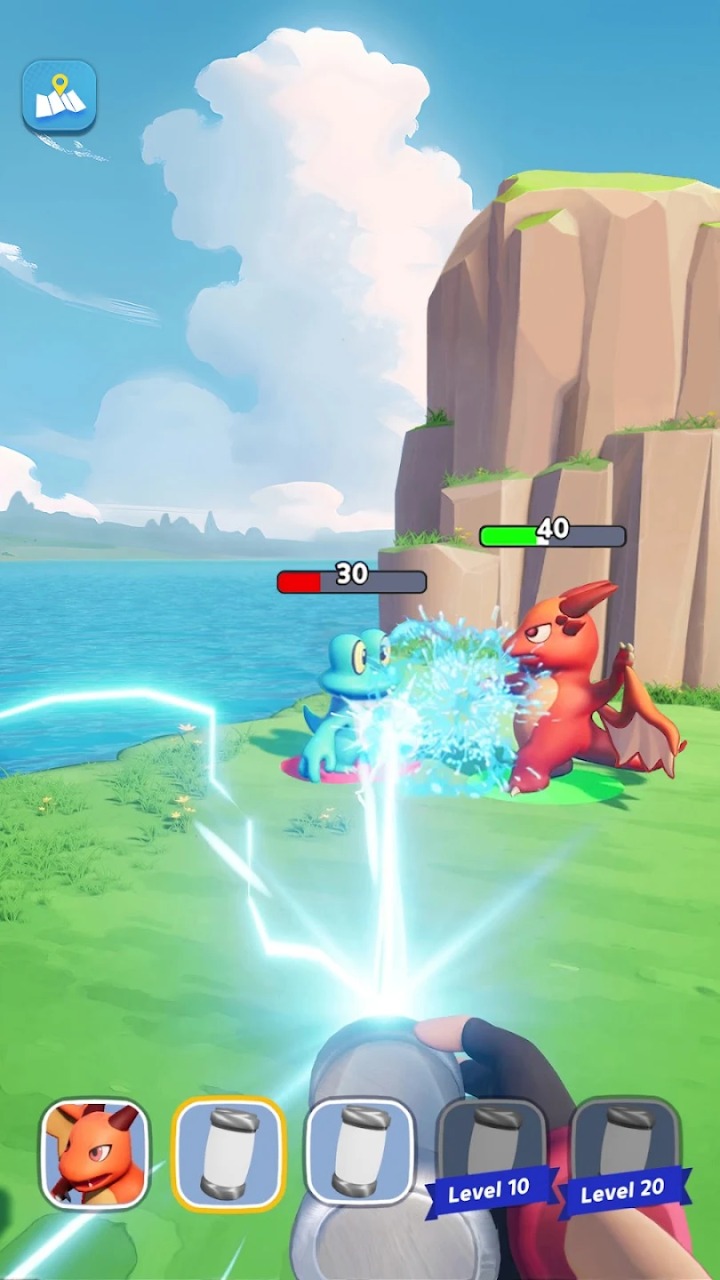Tap the locked Level 20 slot
720x1280 pixels.
tap(624, 1153)
